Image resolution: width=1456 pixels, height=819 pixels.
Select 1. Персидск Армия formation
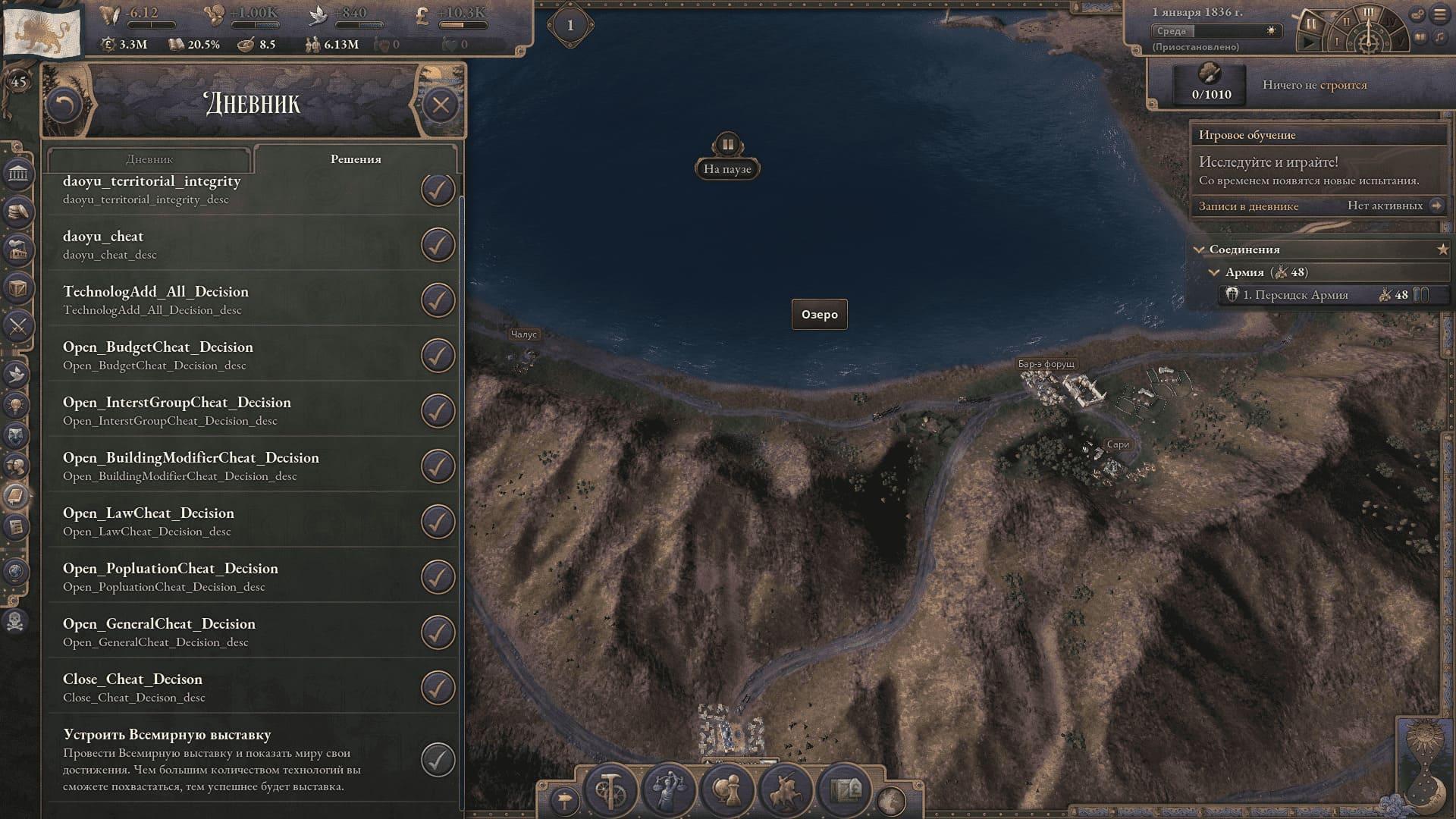click(x=1295, y=295)
